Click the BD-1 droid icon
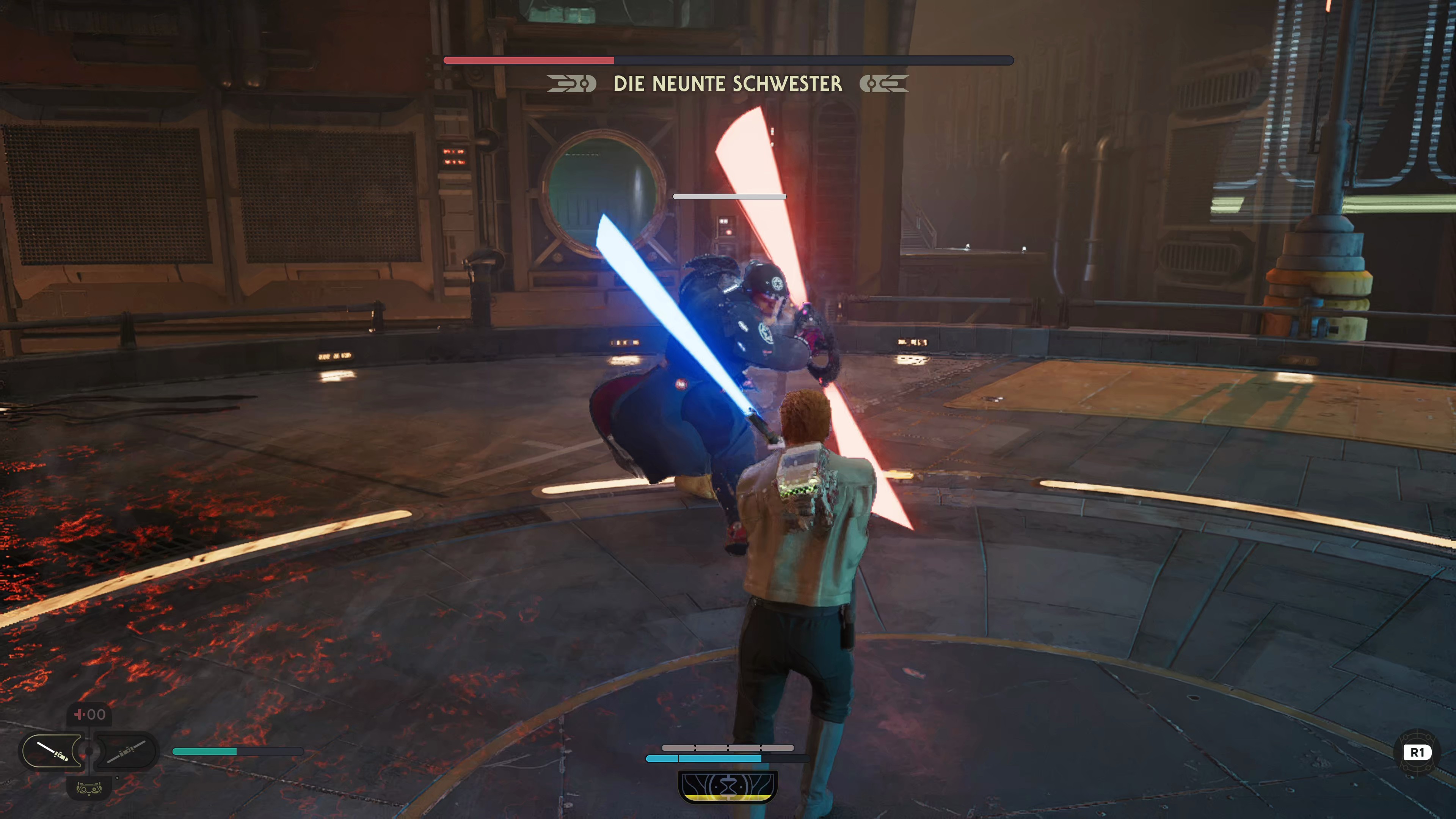Image resolution: width=1456 pixels, height=819 pixels. [89, 788]
